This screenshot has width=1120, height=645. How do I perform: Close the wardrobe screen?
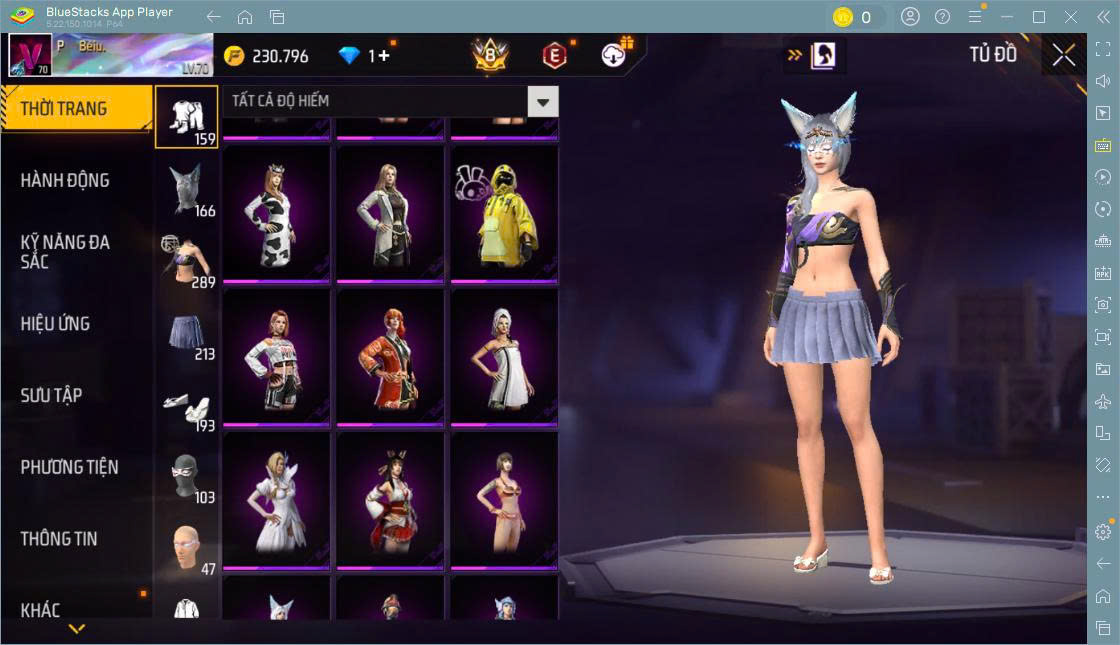point(1064,56)
